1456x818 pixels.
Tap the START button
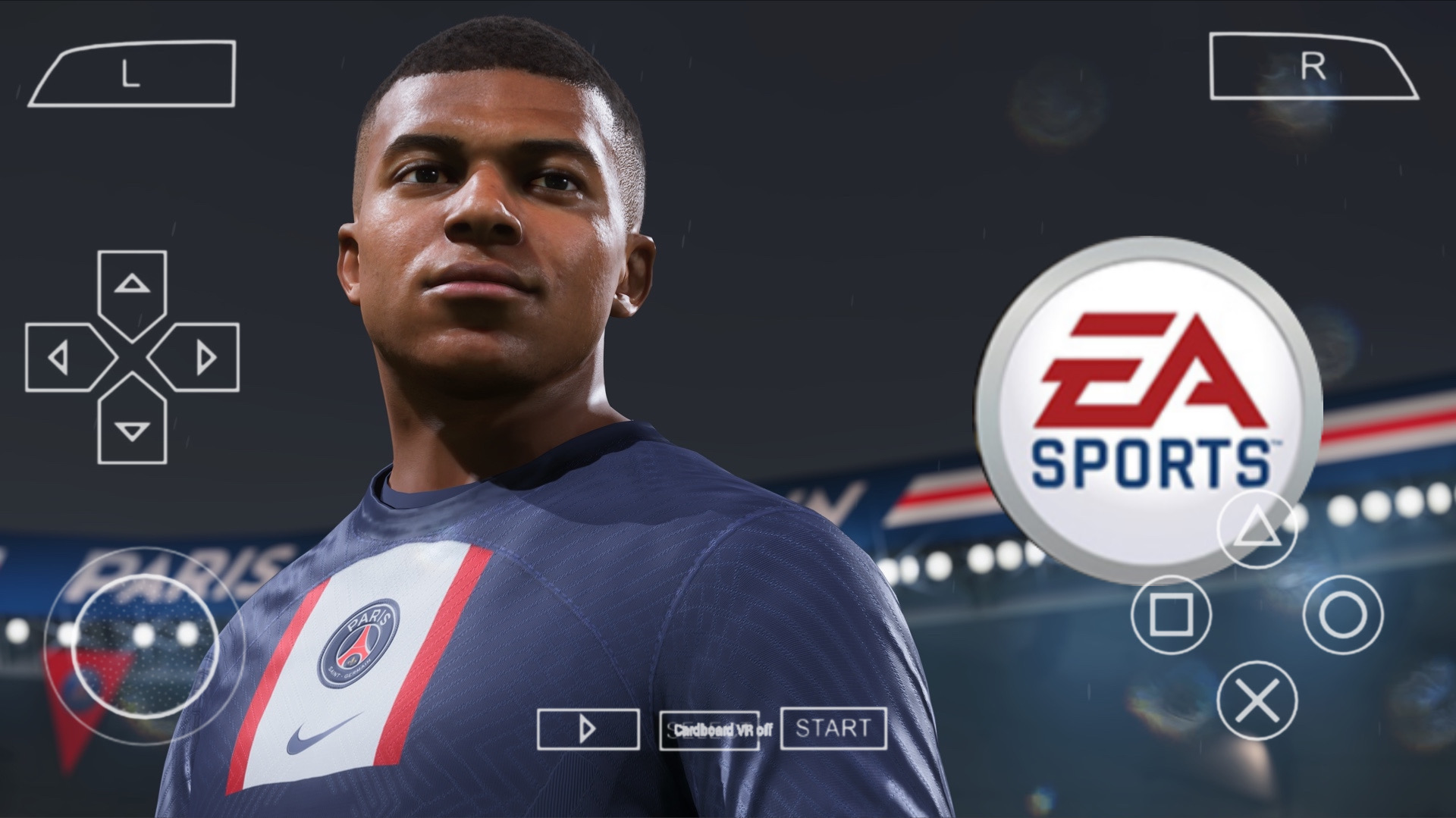pos(834,729)
